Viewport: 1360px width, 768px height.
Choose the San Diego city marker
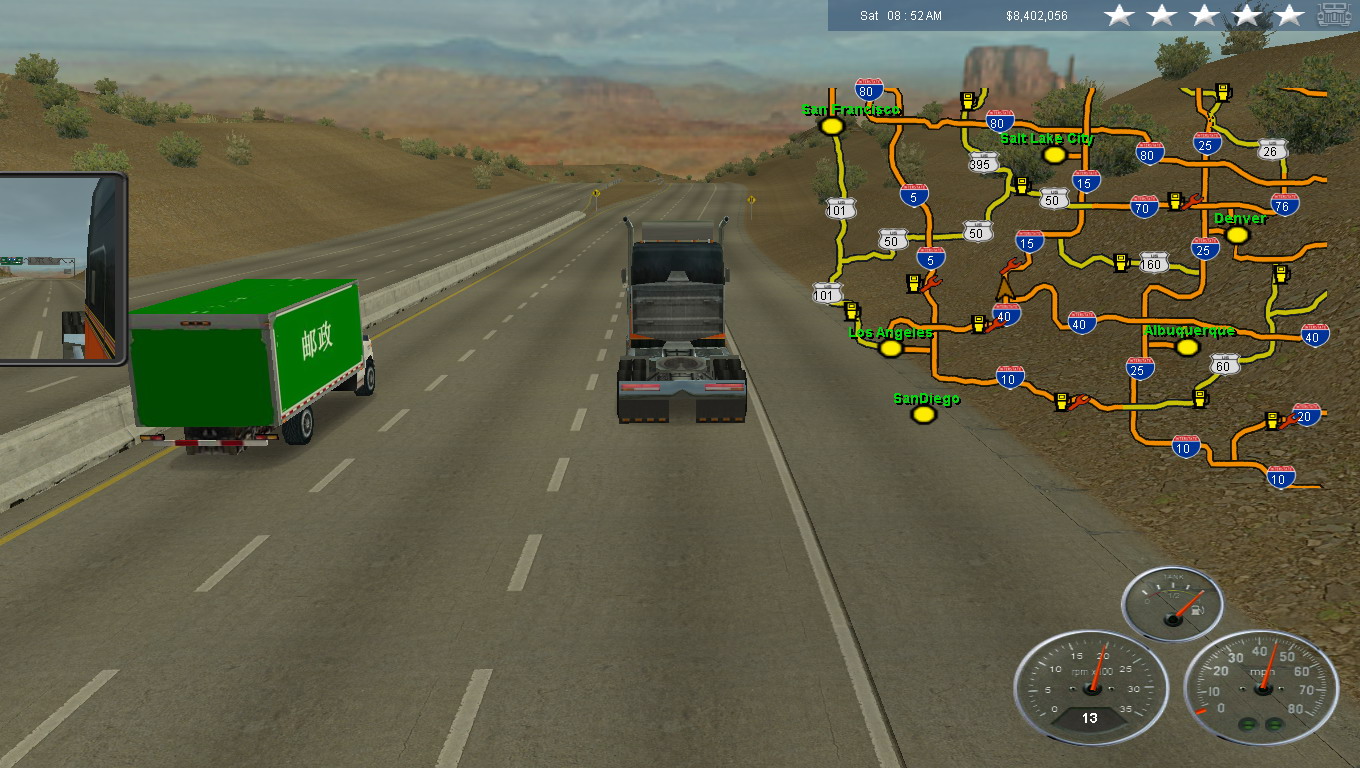click(924, 414)
